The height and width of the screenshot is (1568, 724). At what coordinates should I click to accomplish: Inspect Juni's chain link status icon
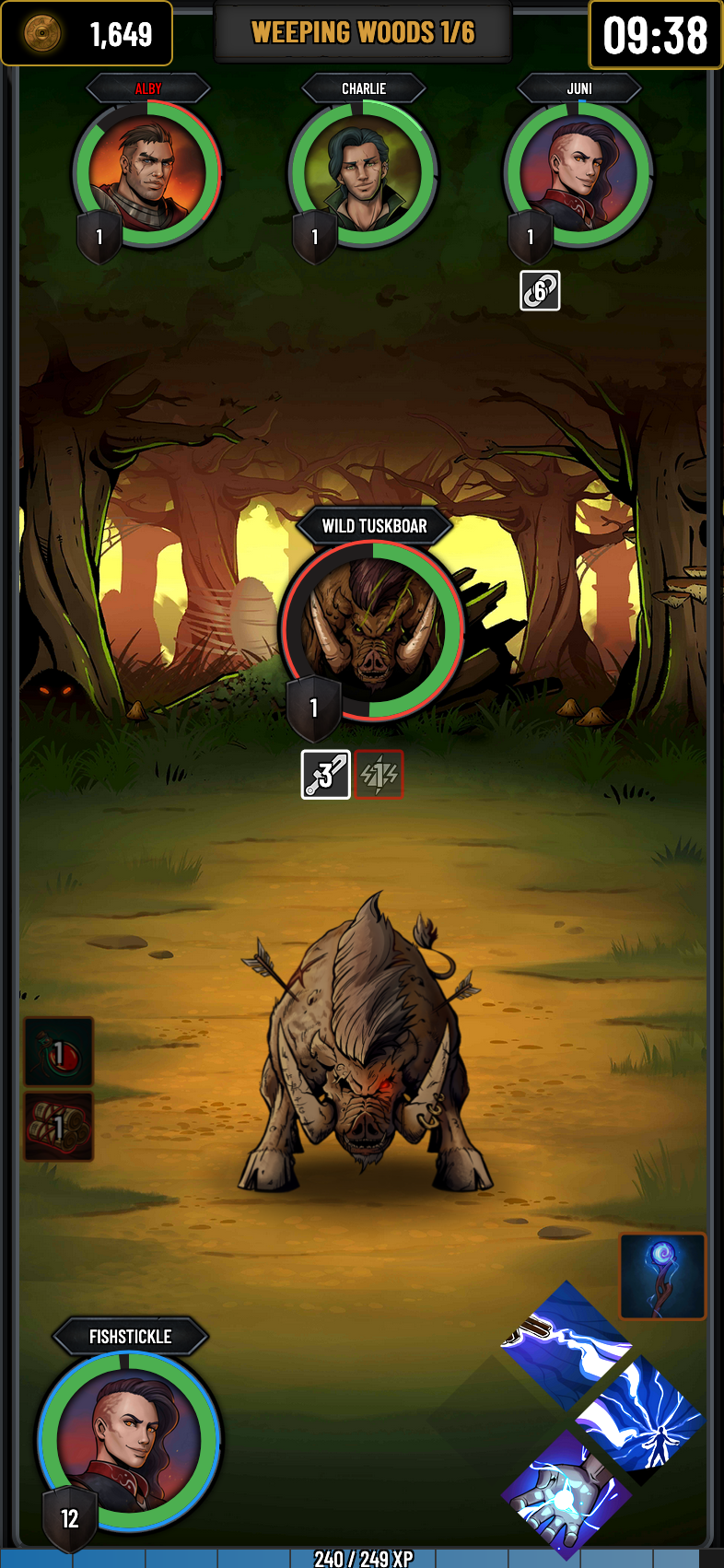point(540,291)
